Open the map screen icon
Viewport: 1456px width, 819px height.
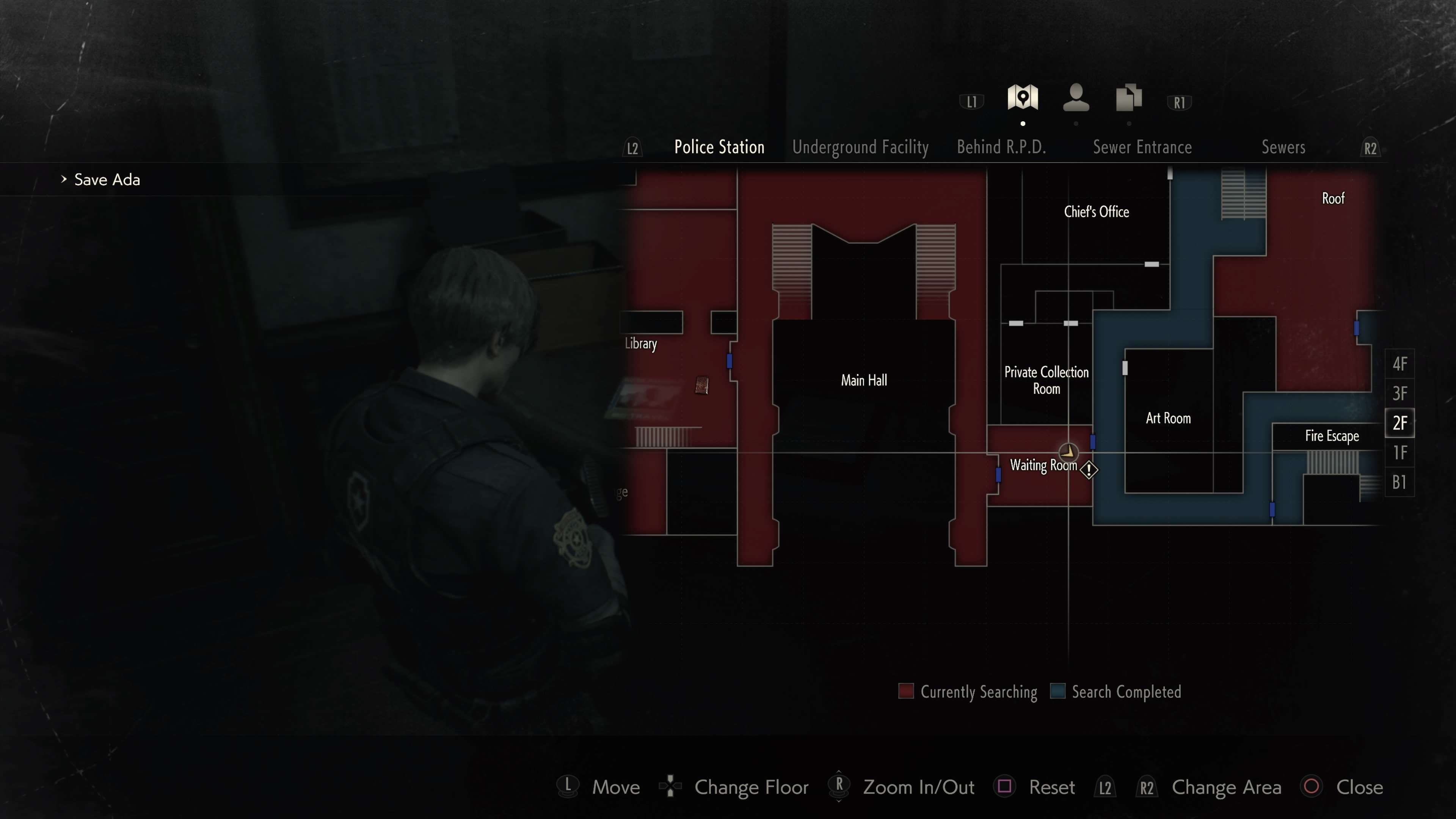(x=1023, y=98)
